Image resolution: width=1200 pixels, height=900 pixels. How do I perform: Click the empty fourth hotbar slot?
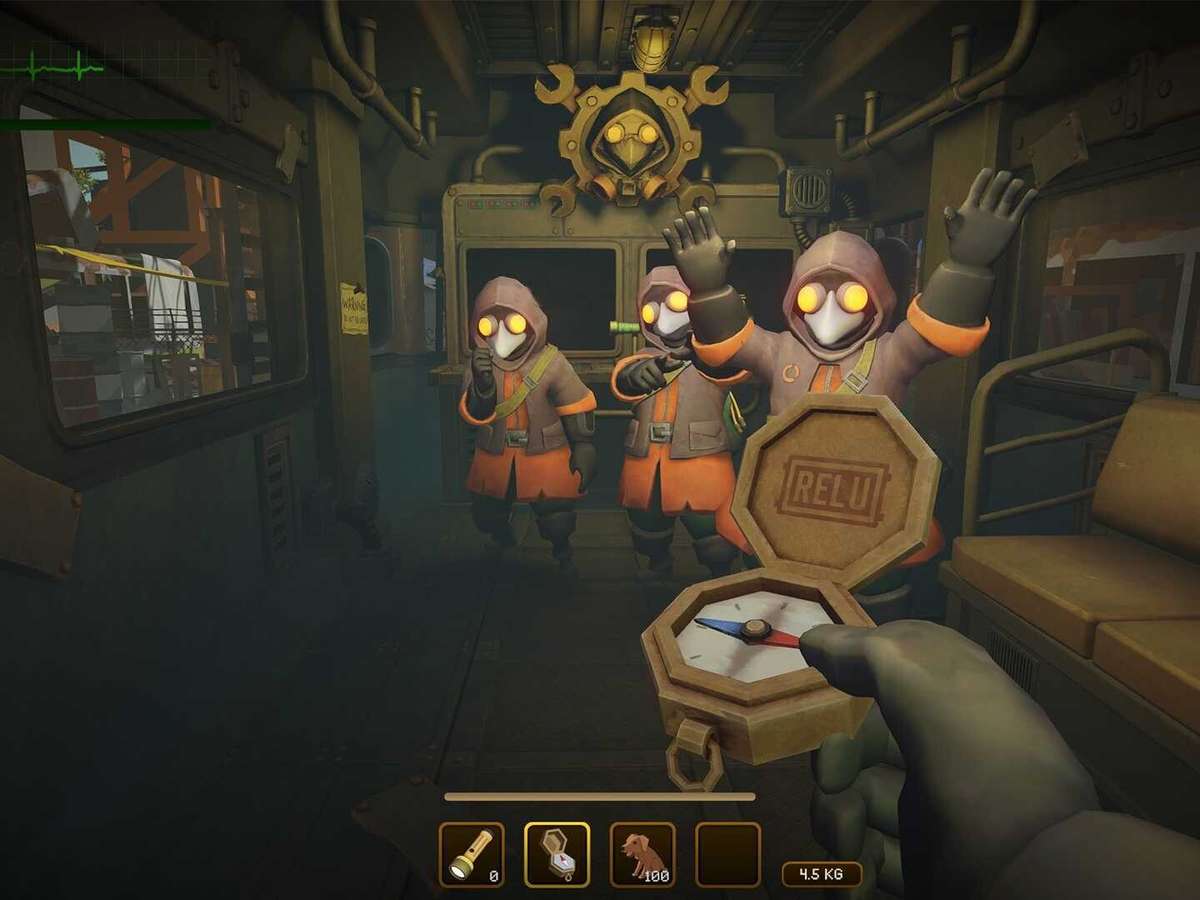[728, 855]
